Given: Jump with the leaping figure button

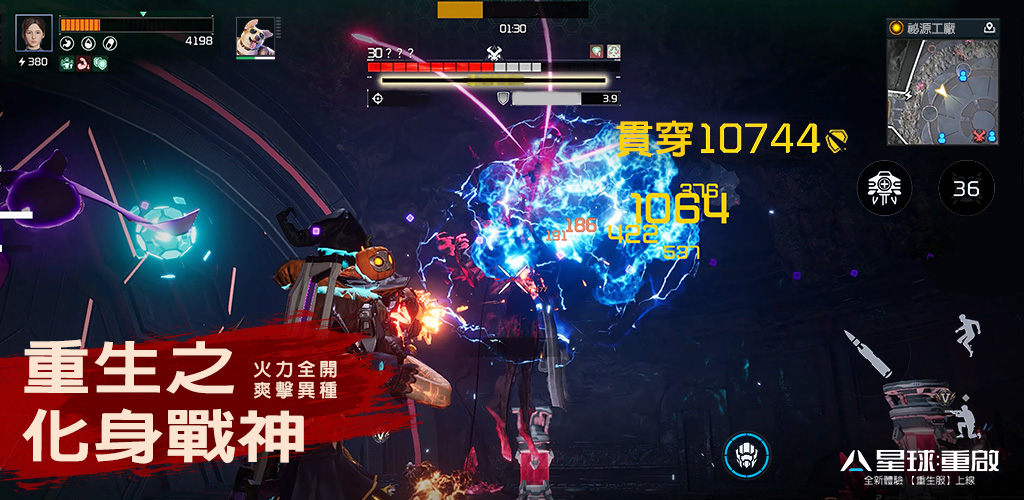Looking at the screenshot, I should click(966, 336).
